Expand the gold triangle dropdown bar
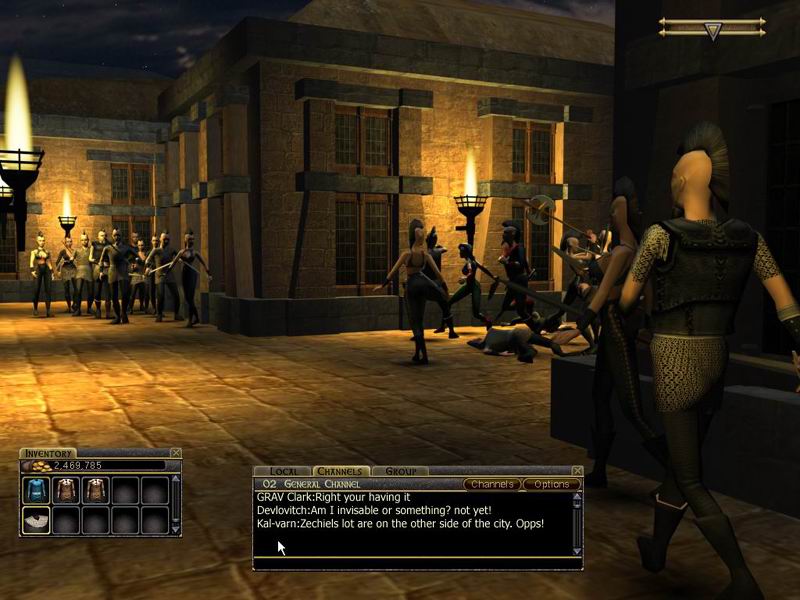This screenshot has height=600, width=800. coord(712,31)
